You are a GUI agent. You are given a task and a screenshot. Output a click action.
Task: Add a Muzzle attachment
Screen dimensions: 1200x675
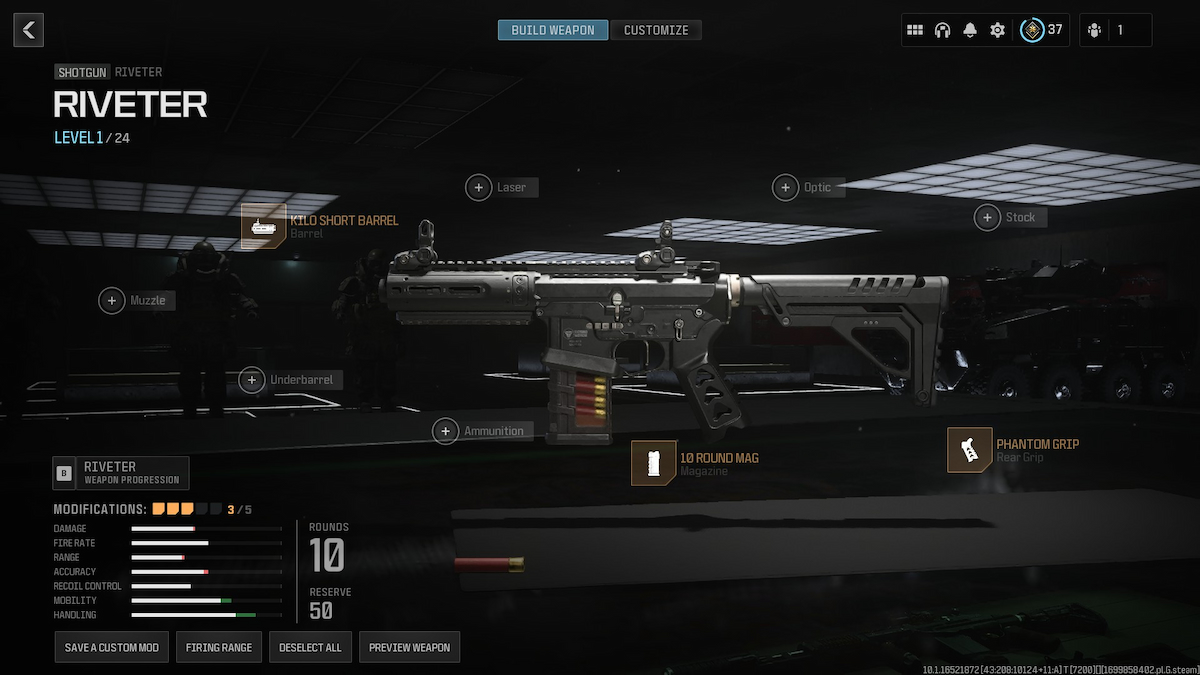(112, 300)
